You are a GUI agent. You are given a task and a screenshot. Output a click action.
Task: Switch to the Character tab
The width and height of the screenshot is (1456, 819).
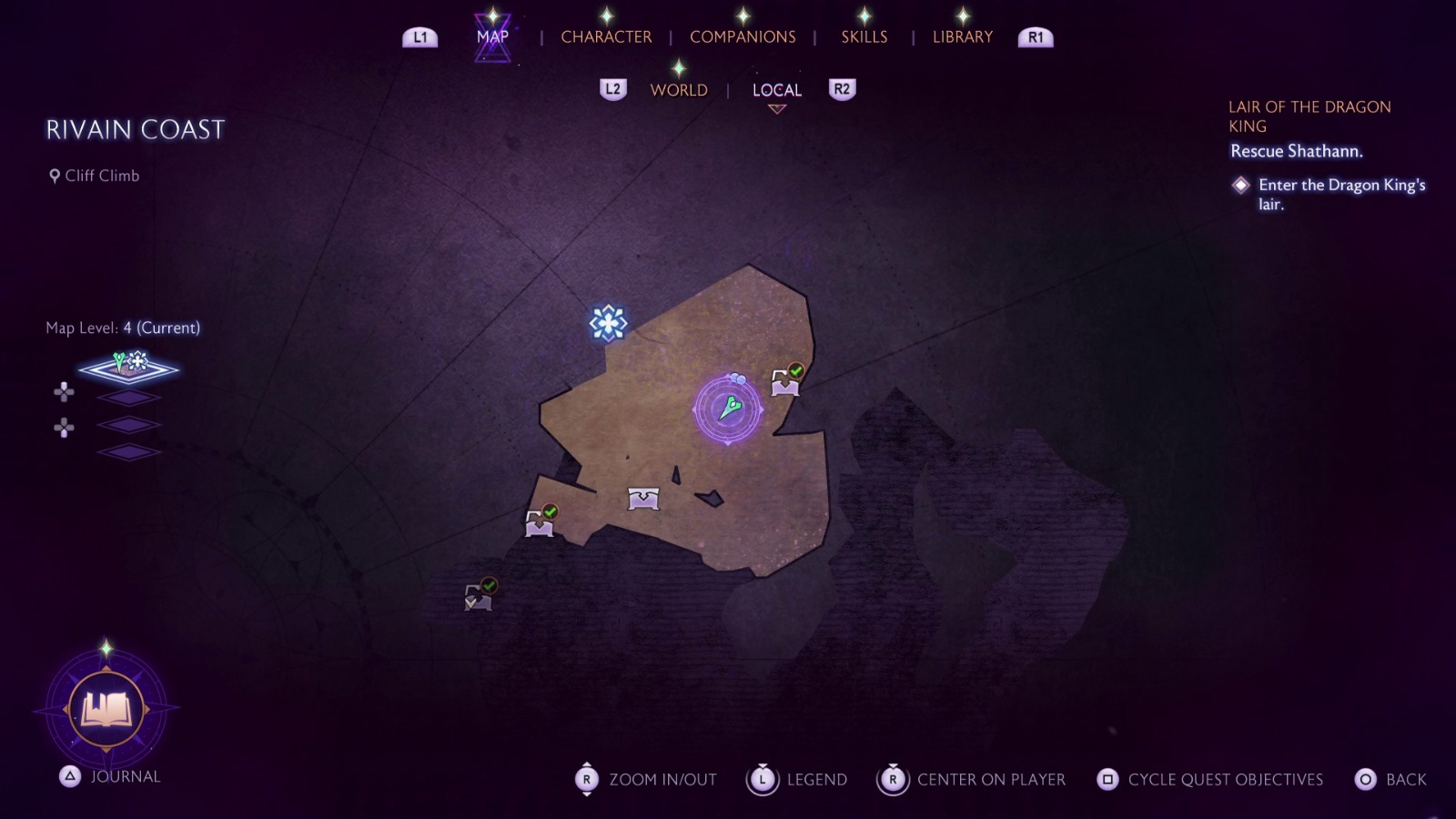click(606, 37)
